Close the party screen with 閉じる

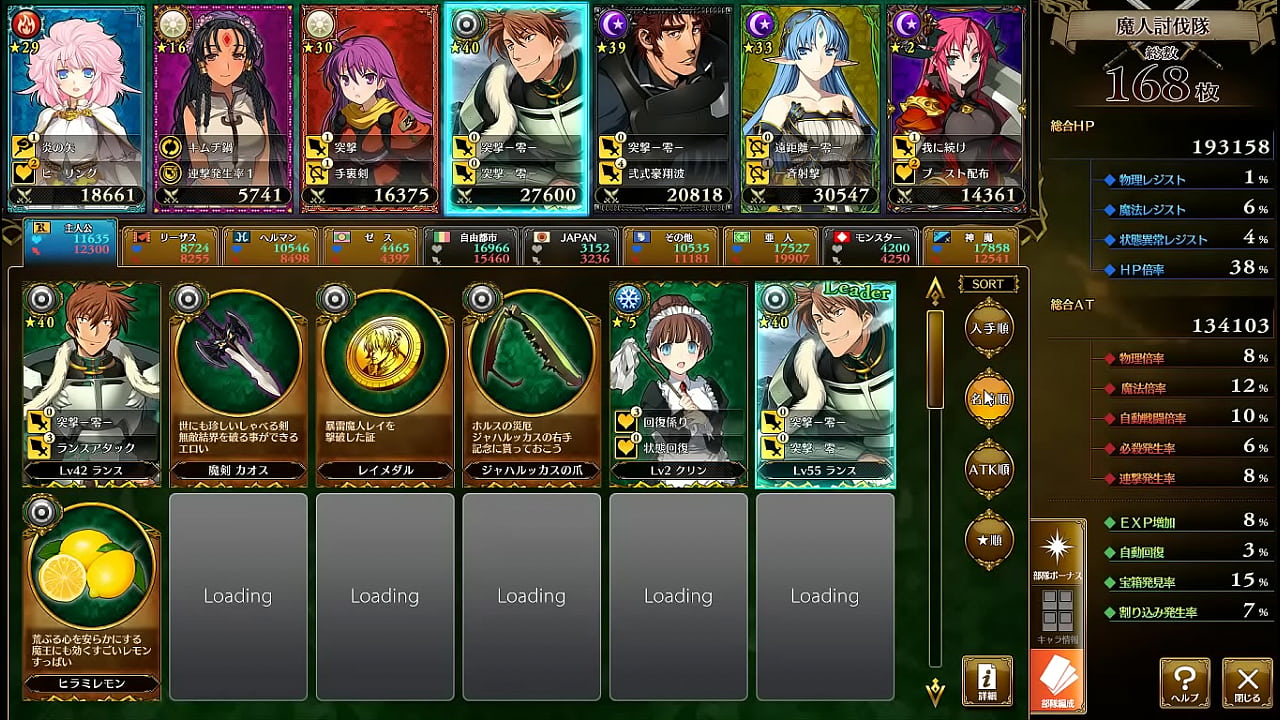(1247, 682)
